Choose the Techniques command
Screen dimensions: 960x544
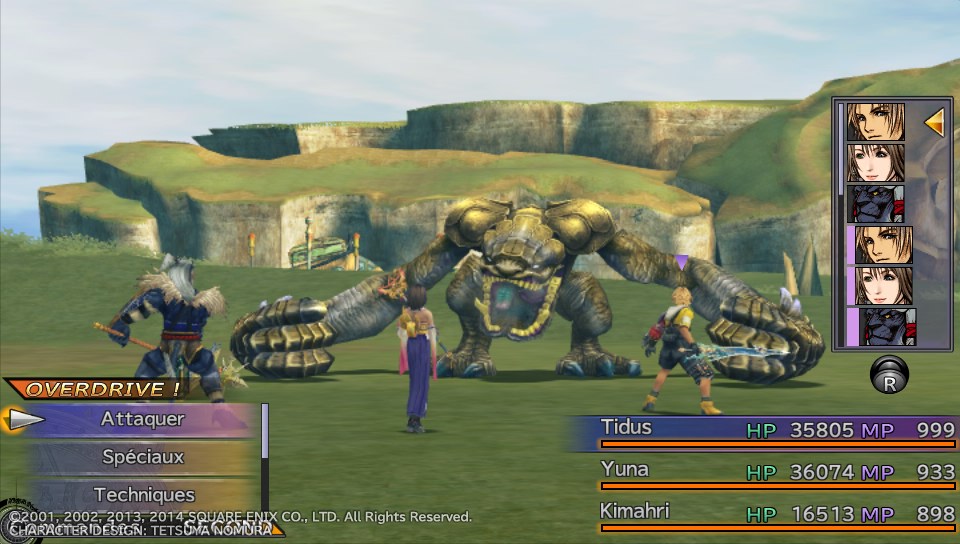point(142,494)
